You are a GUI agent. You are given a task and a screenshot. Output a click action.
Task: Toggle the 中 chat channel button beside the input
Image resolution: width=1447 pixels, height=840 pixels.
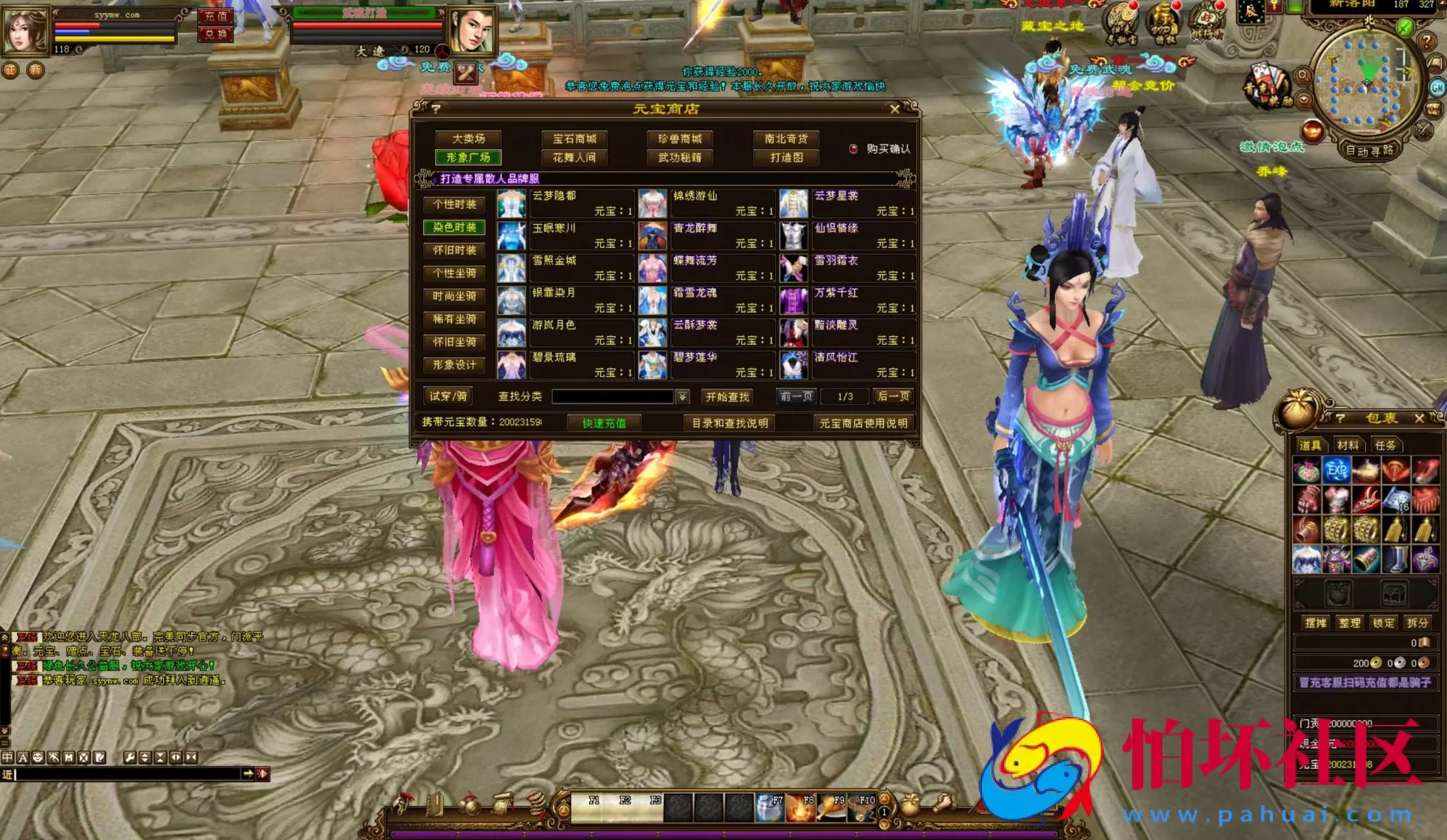pos(7,757)
